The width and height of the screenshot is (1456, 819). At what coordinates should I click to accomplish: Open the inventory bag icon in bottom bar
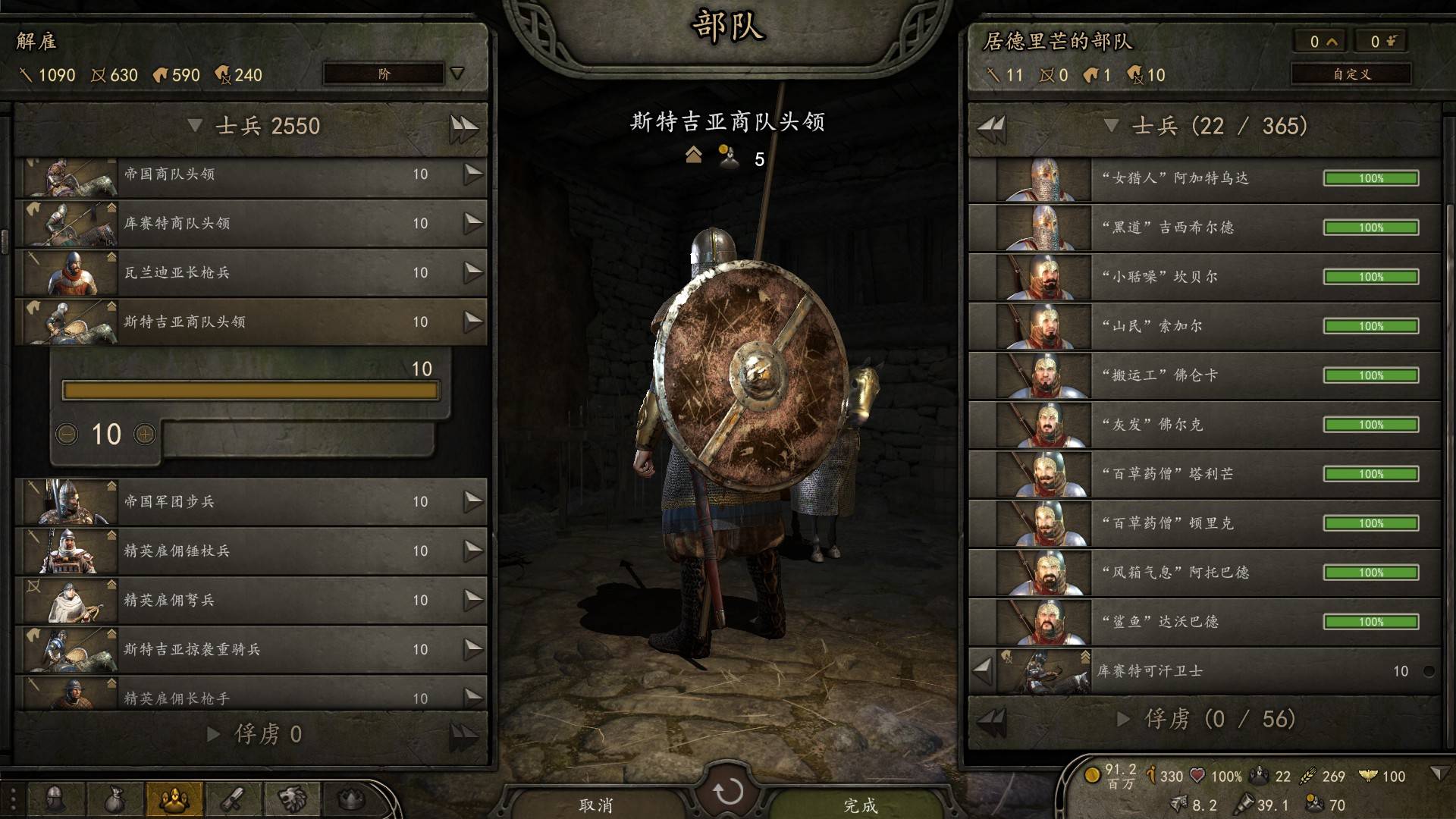click(114, 799)
